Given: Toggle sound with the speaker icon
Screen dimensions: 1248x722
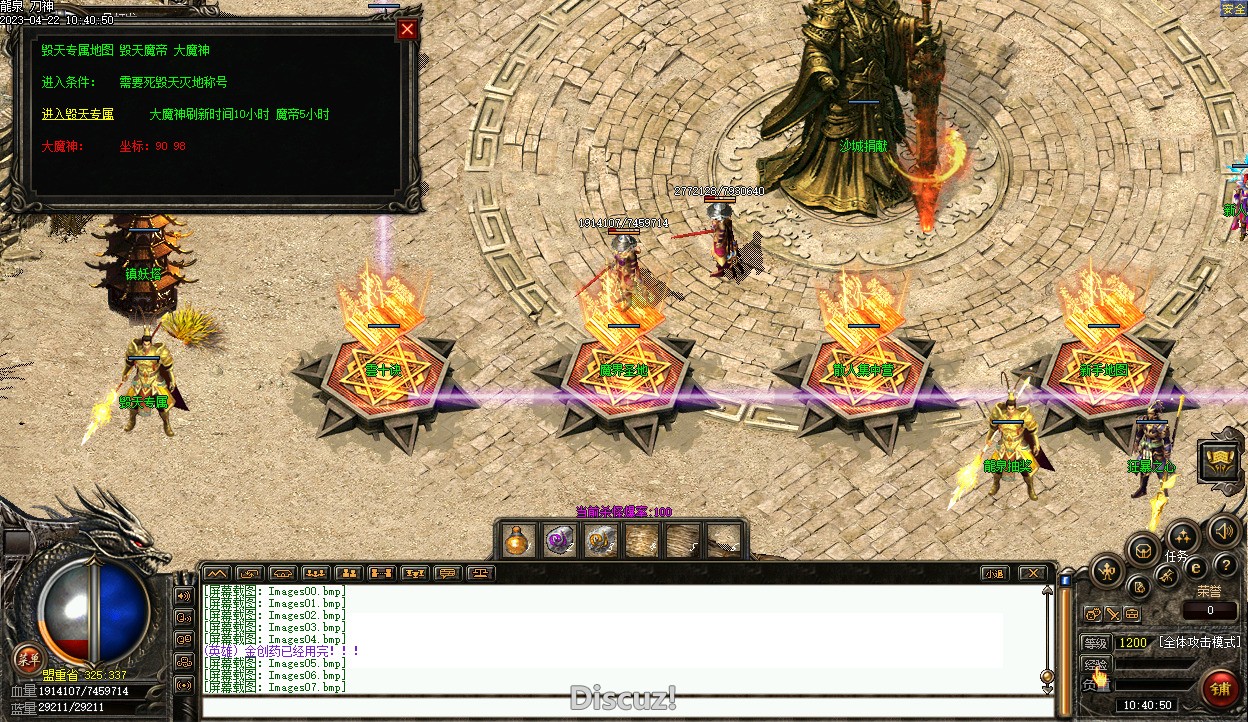Looking at the screenshot, I should point(1223,530).
